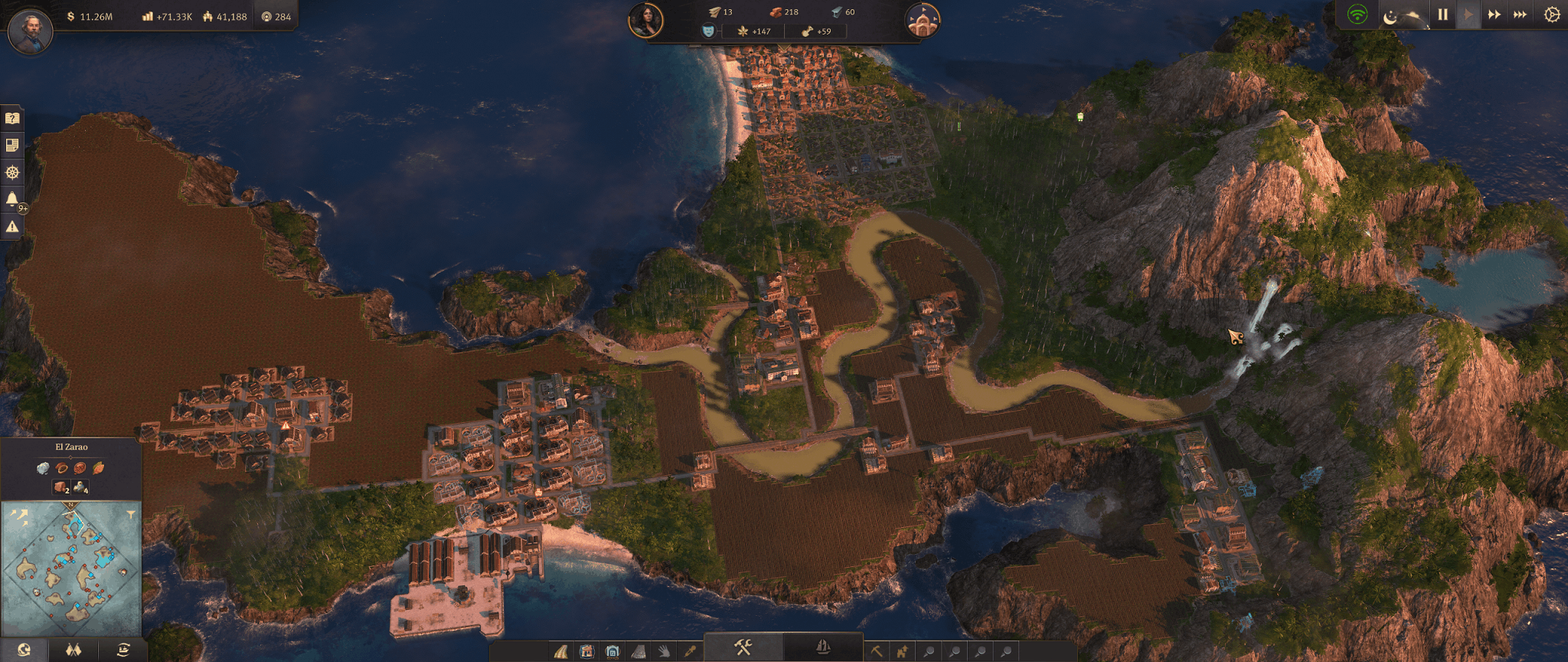Screen dimensions: 1568x662
Task: Open the ship's wheel side menu
Action: tap(12, 172)
